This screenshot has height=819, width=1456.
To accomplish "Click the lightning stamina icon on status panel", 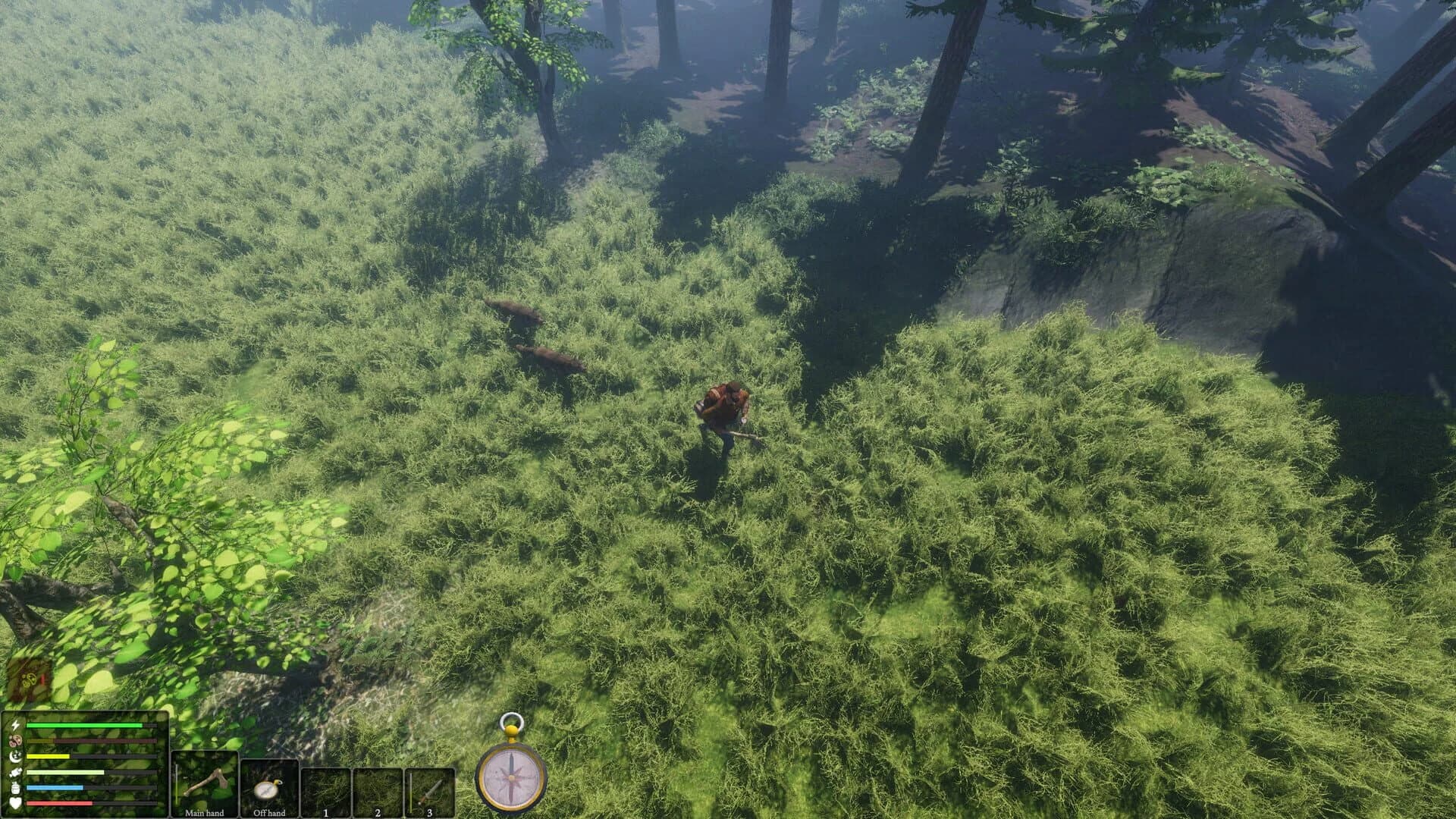I will pos(14,724).
